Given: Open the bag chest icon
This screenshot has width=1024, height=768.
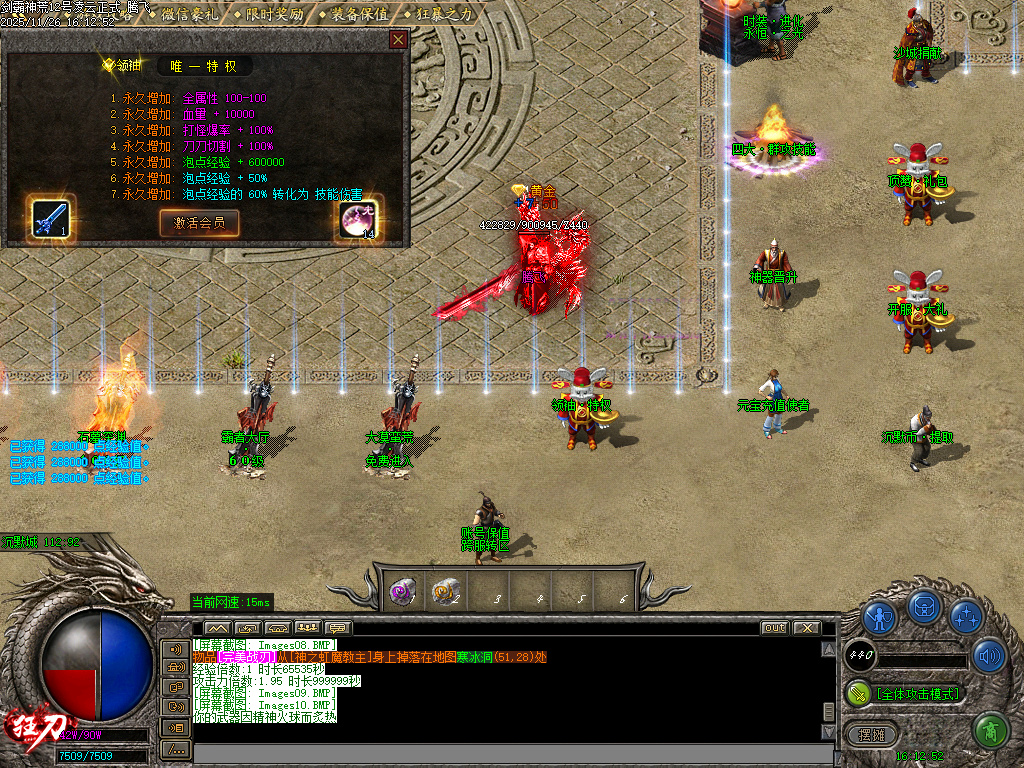Looking at the screenshot, I should (924, 607).
